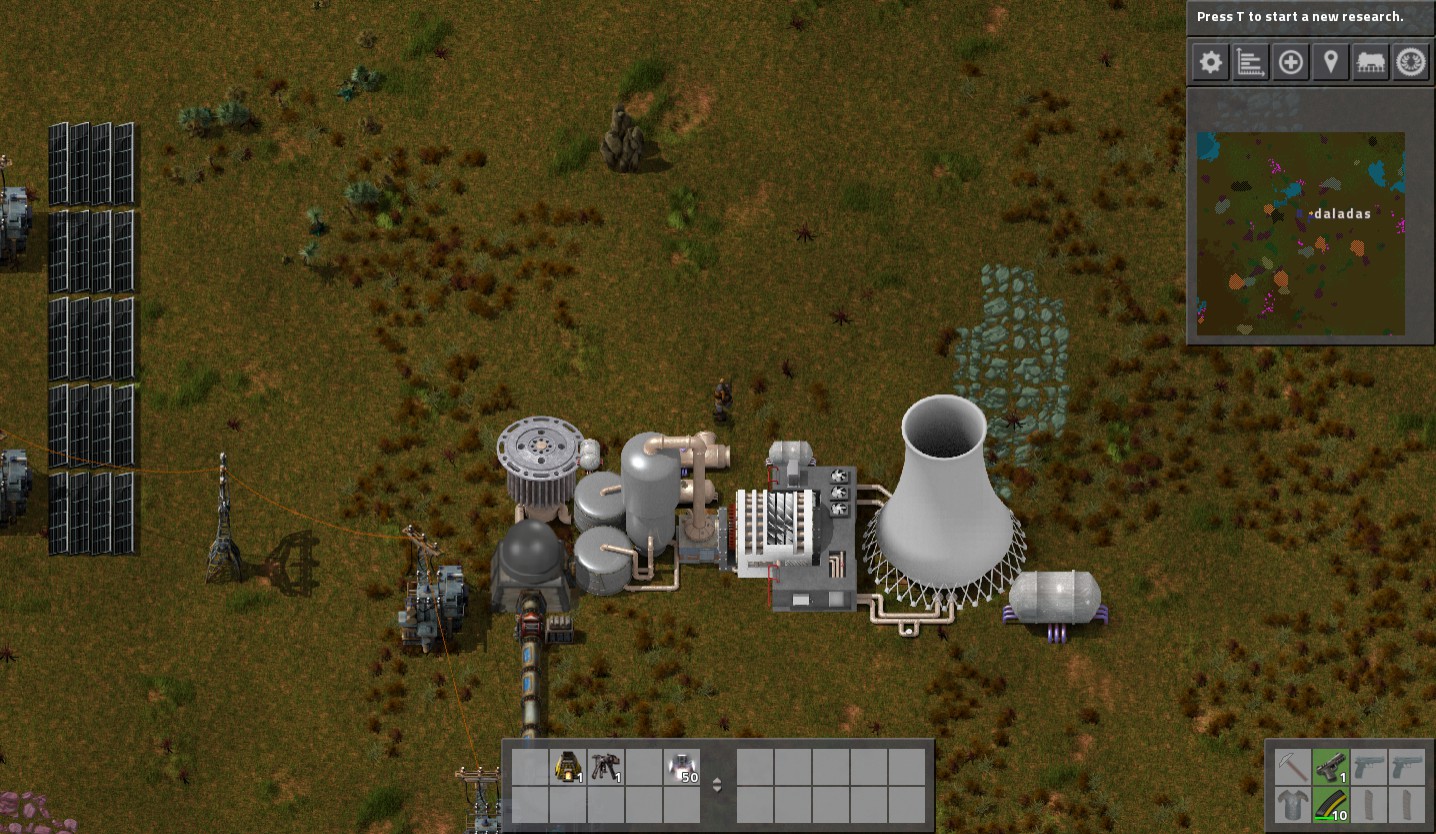Screen dimensions: 1436x834
Task: Open the gear settings button
Action: coord(1210,63)
